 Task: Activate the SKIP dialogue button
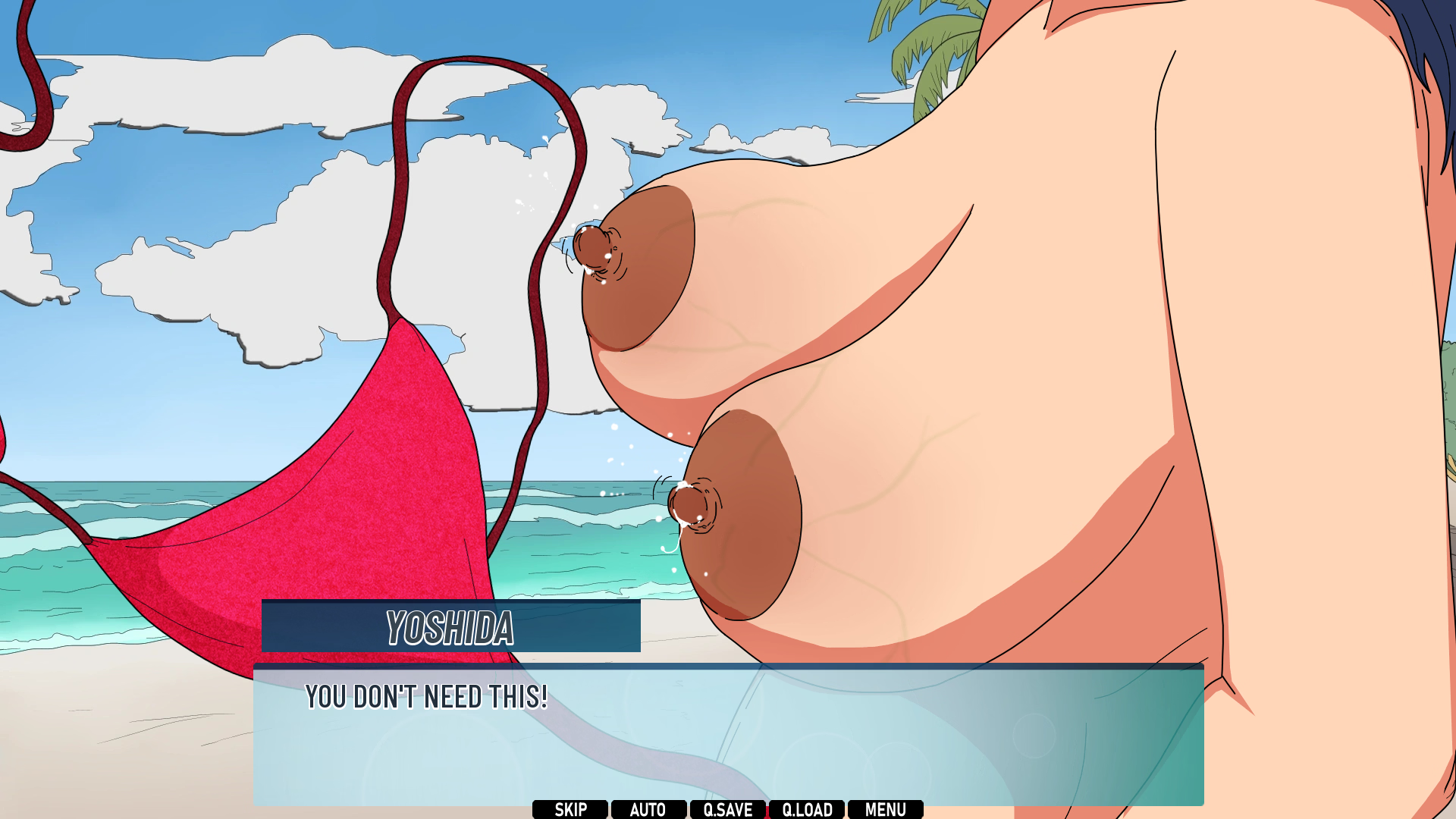(x=570, y=809)
